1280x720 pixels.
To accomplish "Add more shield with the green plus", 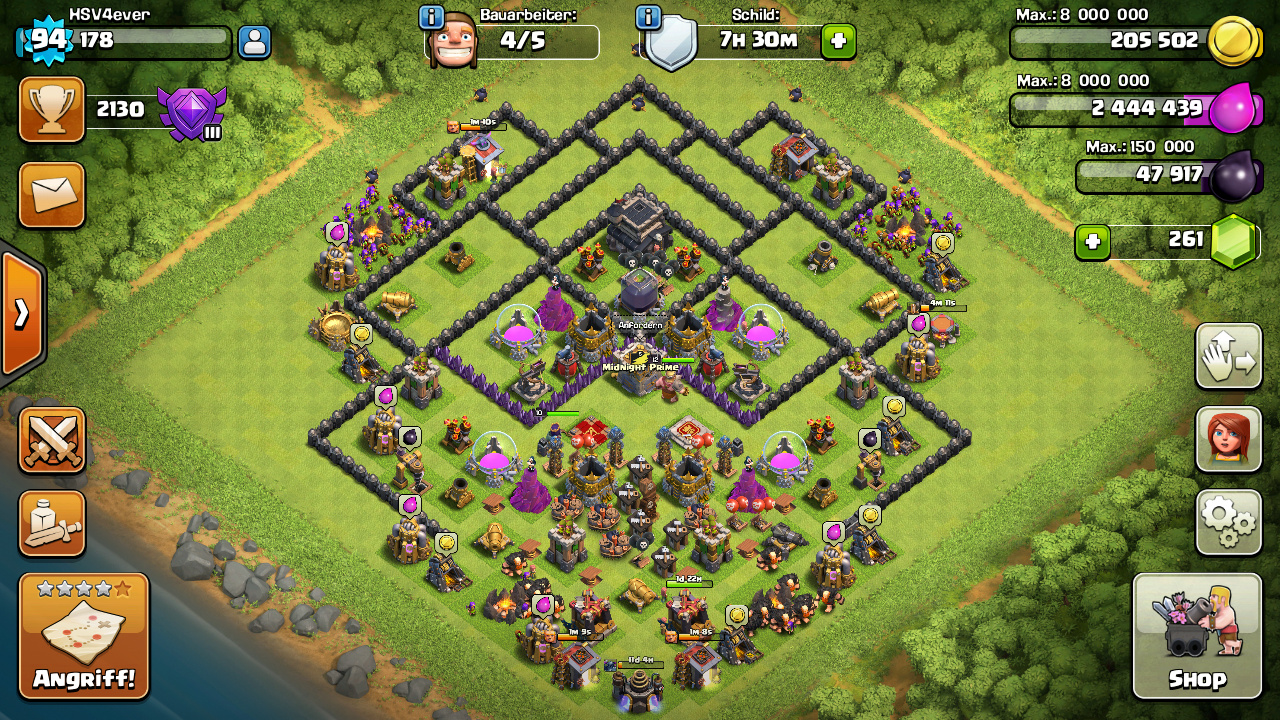I will [838, 42].
